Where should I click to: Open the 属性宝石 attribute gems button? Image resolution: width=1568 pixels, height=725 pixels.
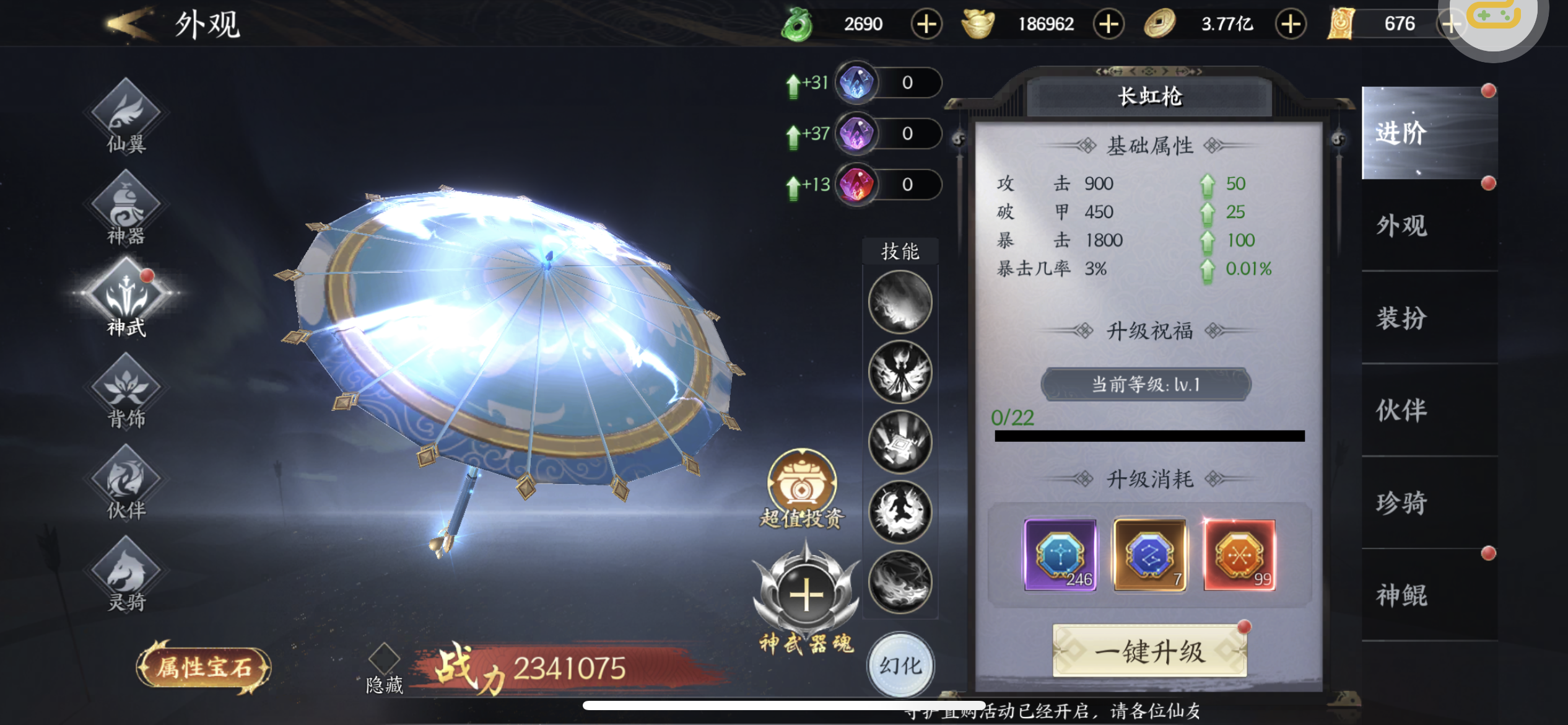(204, 667)
